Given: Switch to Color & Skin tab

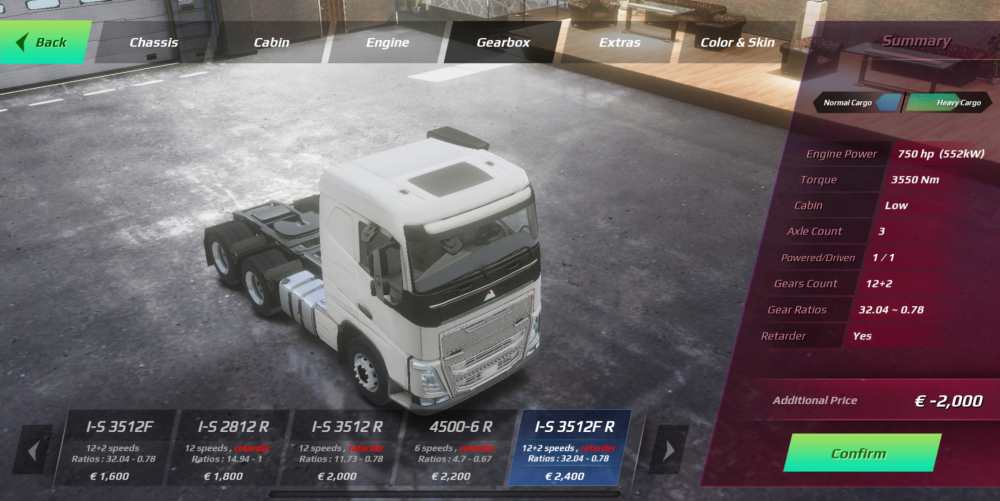Looking at the screenshot, I should pyautogui.click(x=737, y=43).
